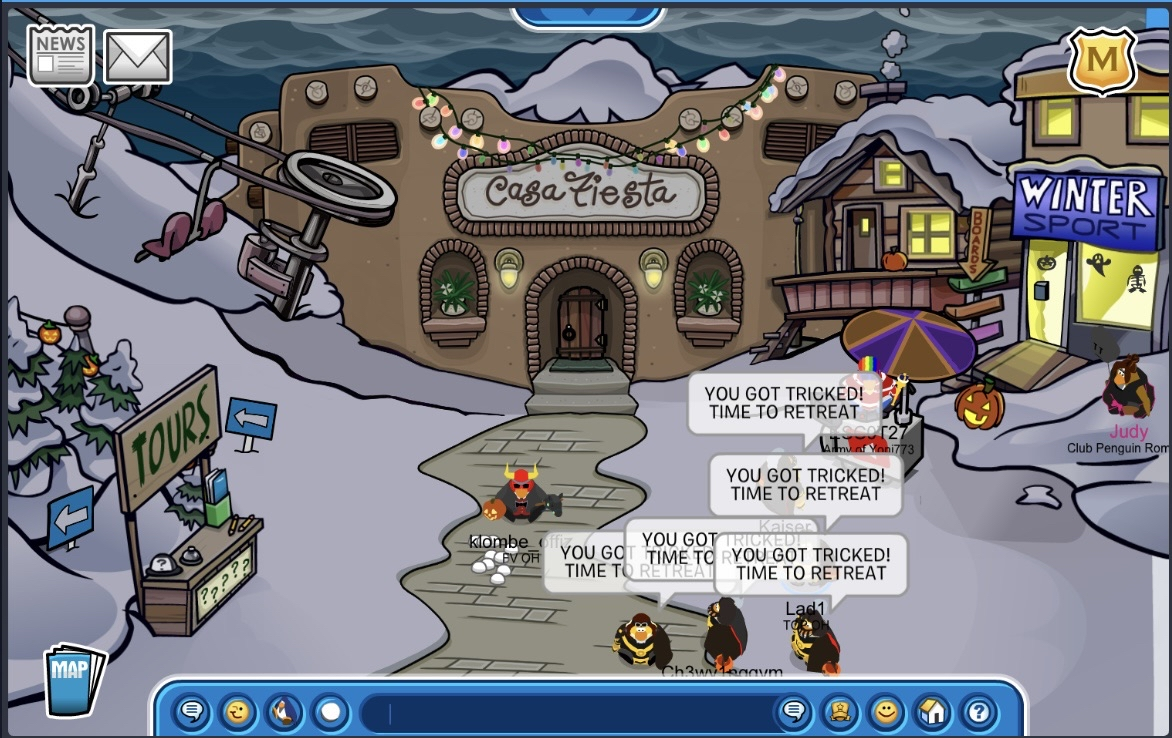Open your player card badge icon
1172x738 pixels.
pyautogui.click(x=840, y=713)
